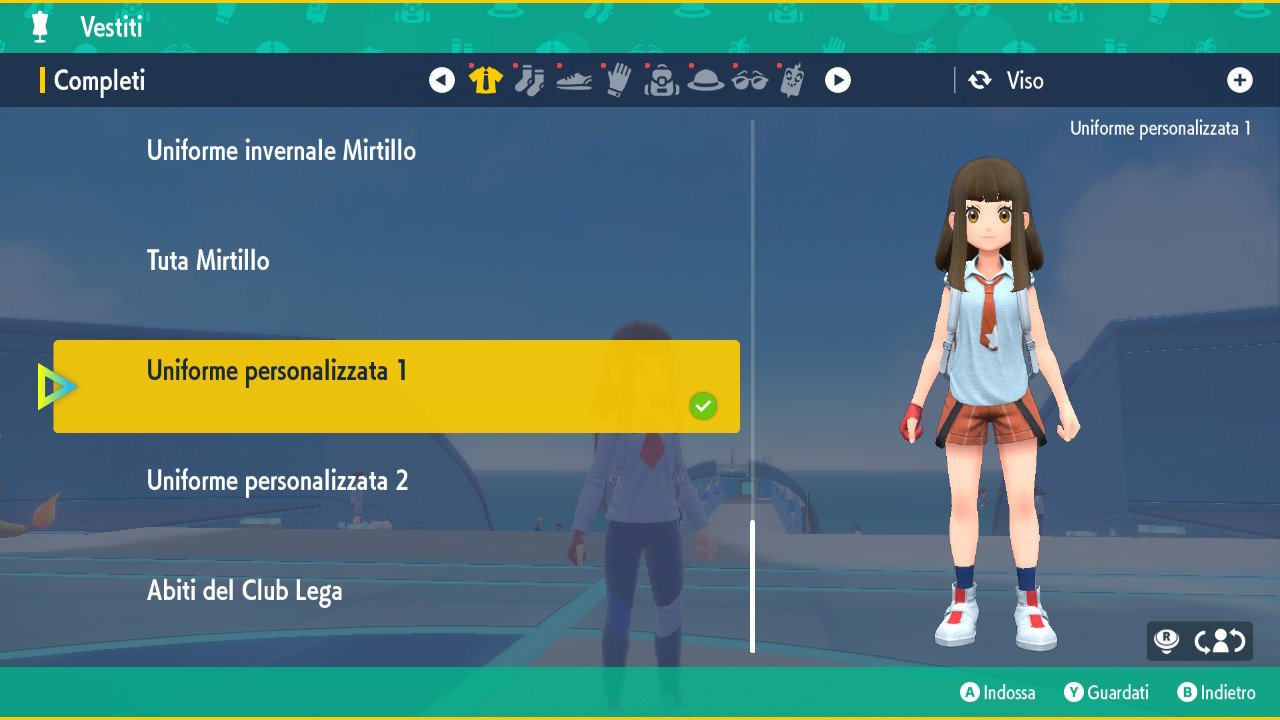Choose Guardati to view your character
Screen dimensions: 1280x720
coord(1106,692)
